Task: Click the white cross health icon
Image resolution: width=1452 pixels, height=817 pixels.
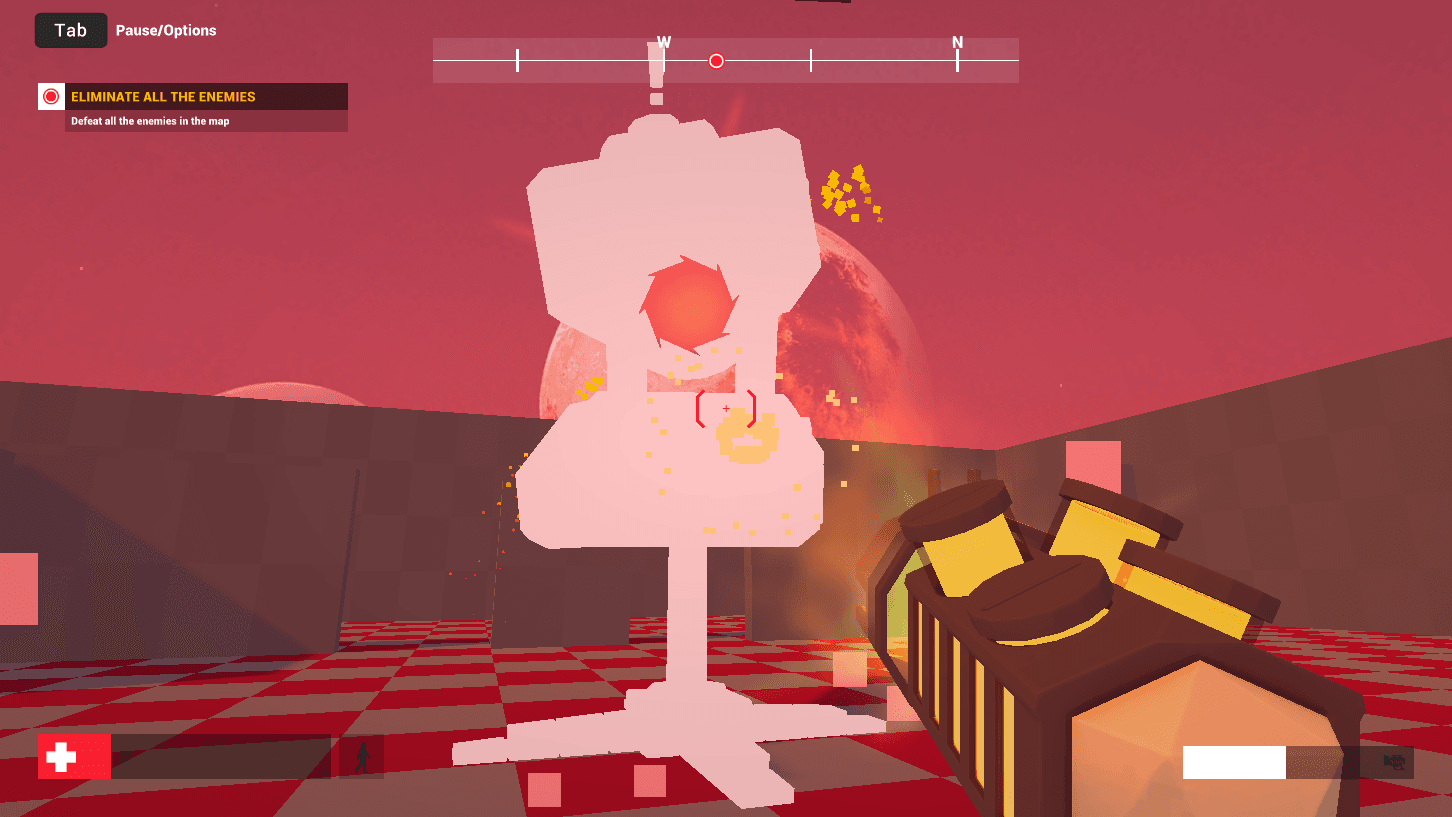Action: (62, 757)
